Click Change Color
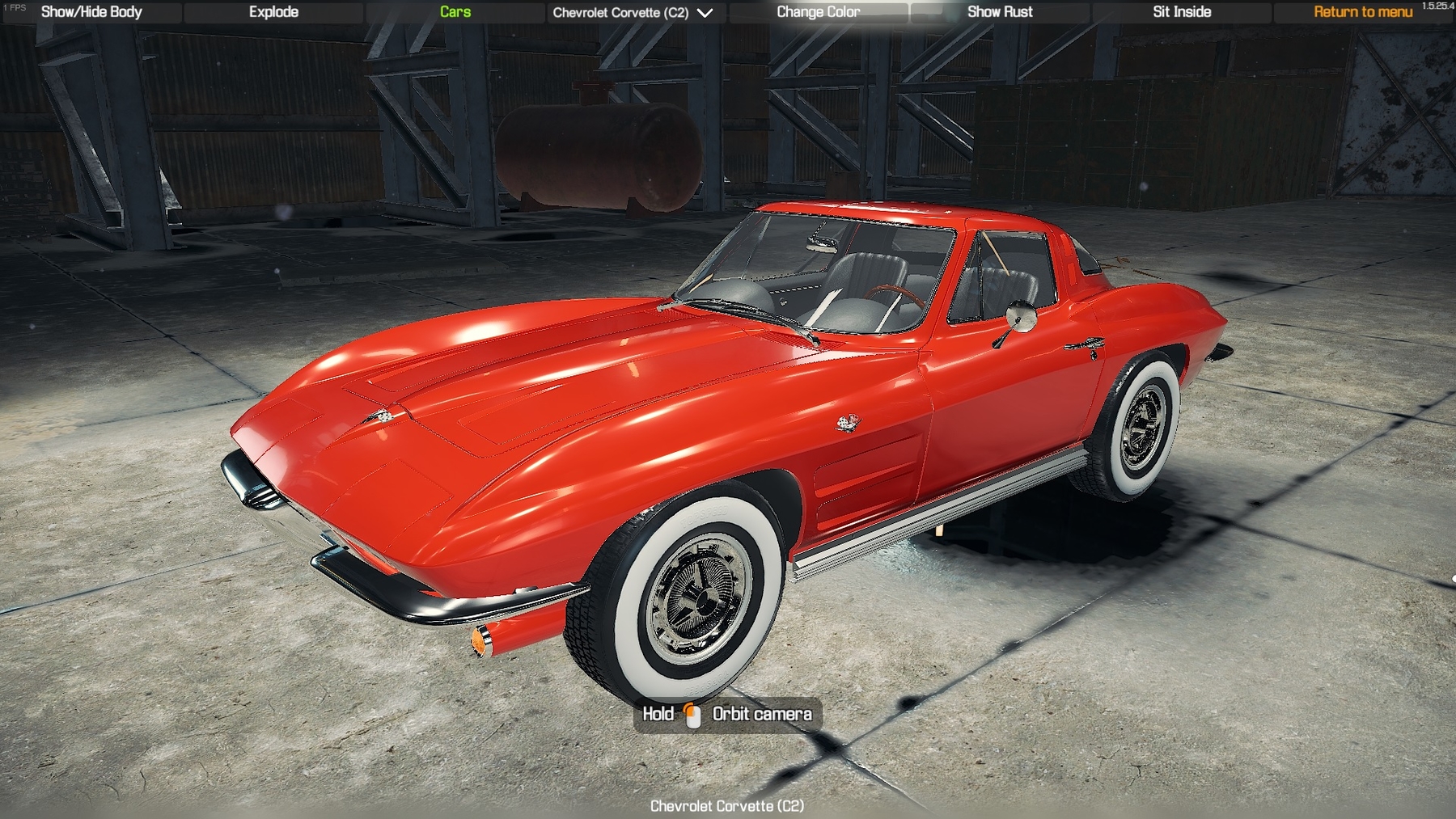Screen dimensions: 1456x819 coord(819,11)
